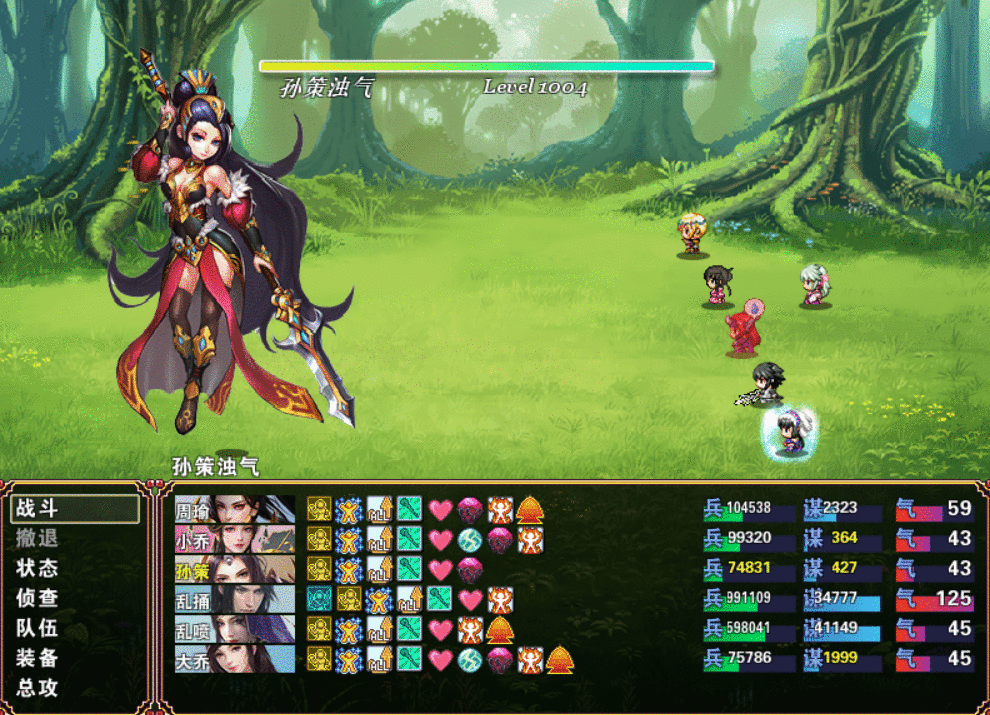Select party member 大乔's portrait row

235,659
